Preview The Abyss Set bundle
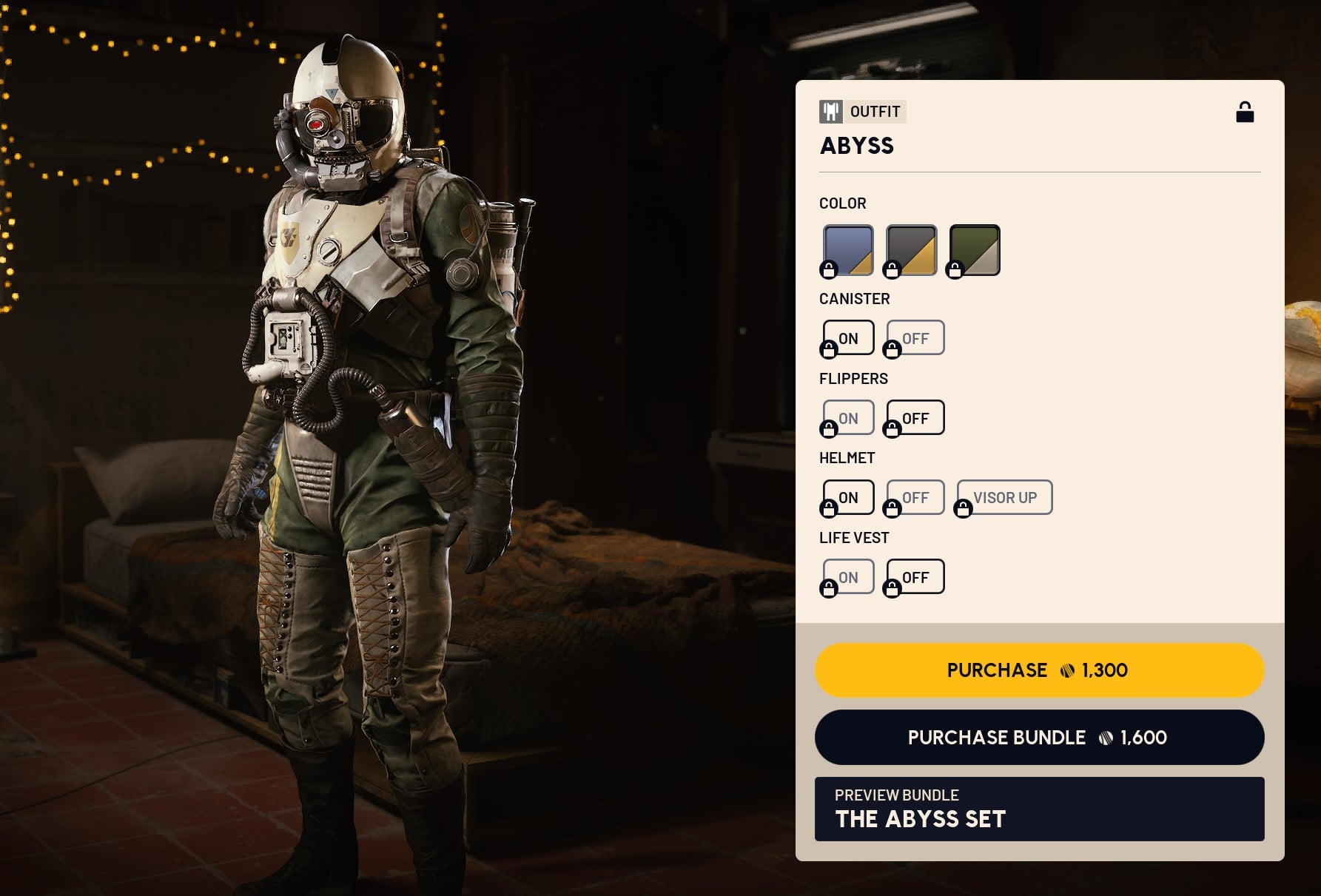 [1039, 809]
